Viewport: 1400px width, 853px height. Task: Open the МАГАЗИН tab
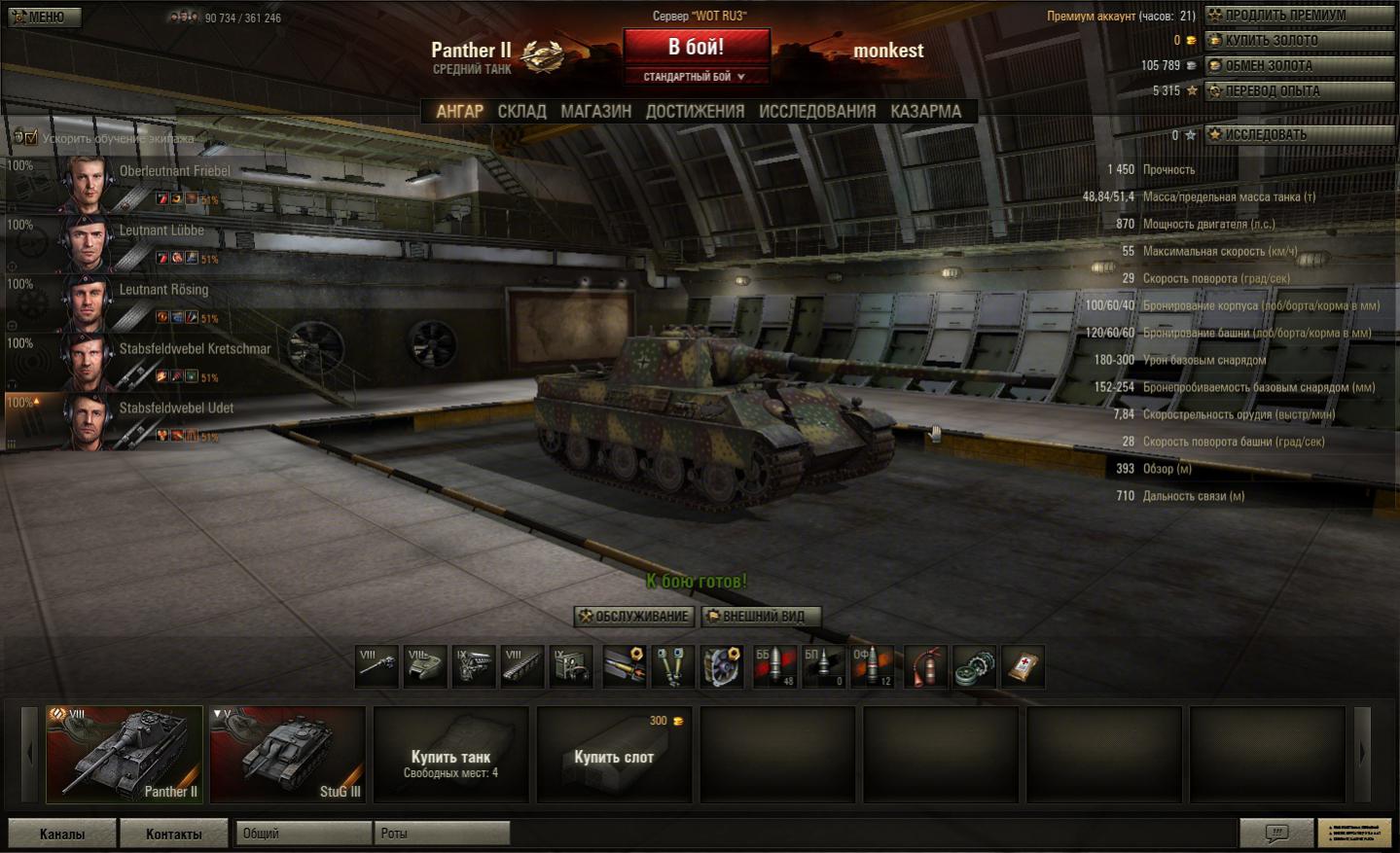point(595,112)
